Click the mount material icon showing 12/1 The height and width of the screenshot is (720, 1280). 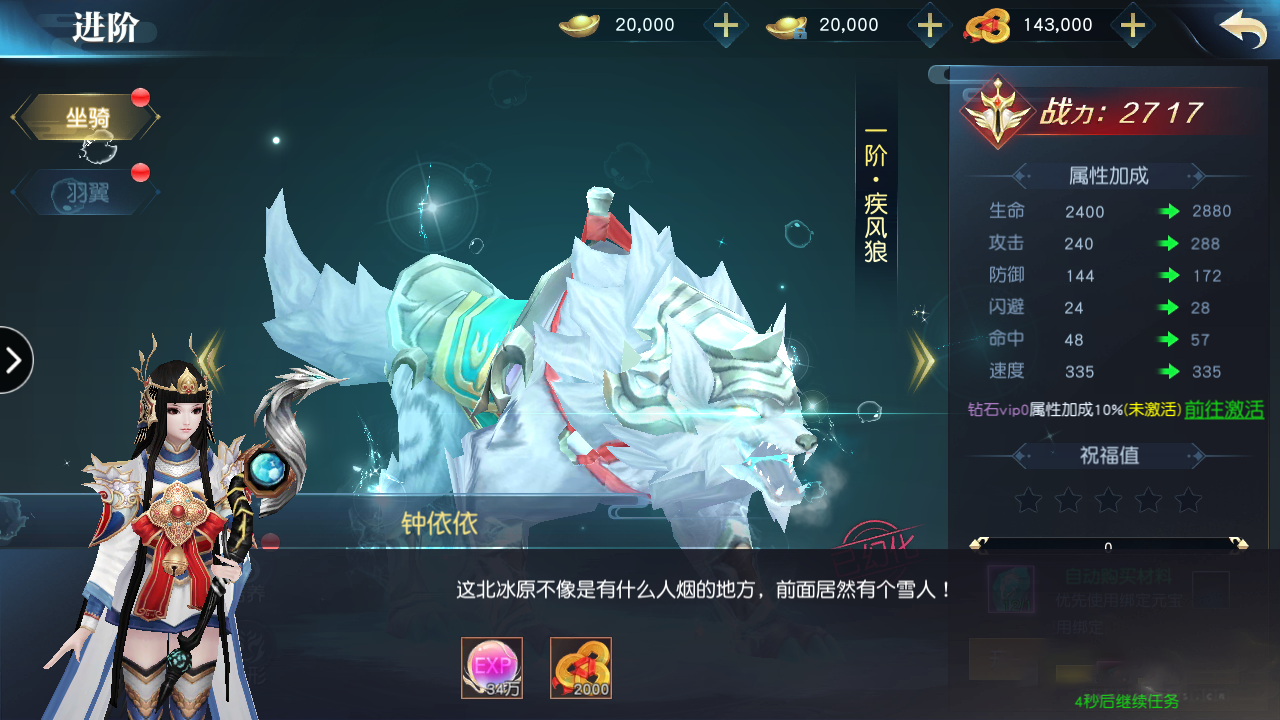(1010, 590)
